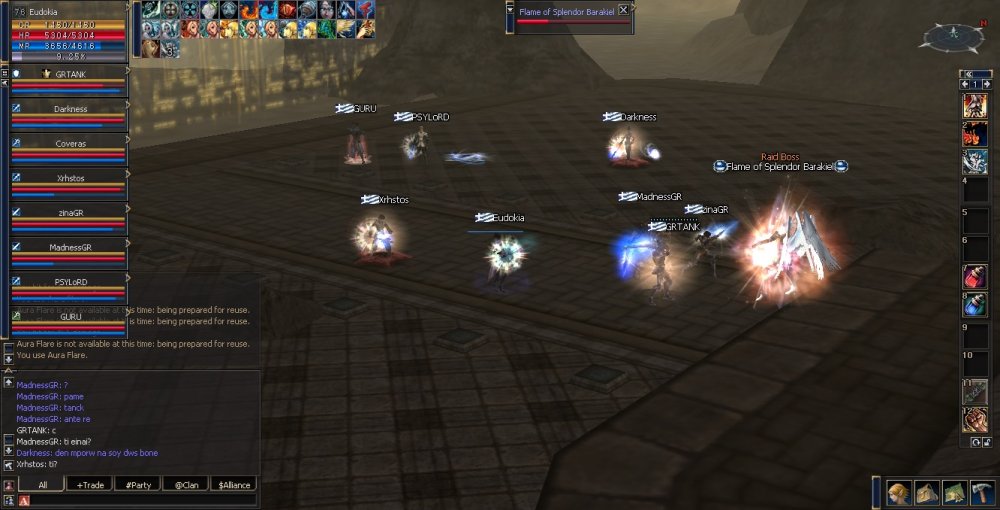1000x510 pixels.
Task: Show the @Clan chat tab
Action: pos(185,485)
